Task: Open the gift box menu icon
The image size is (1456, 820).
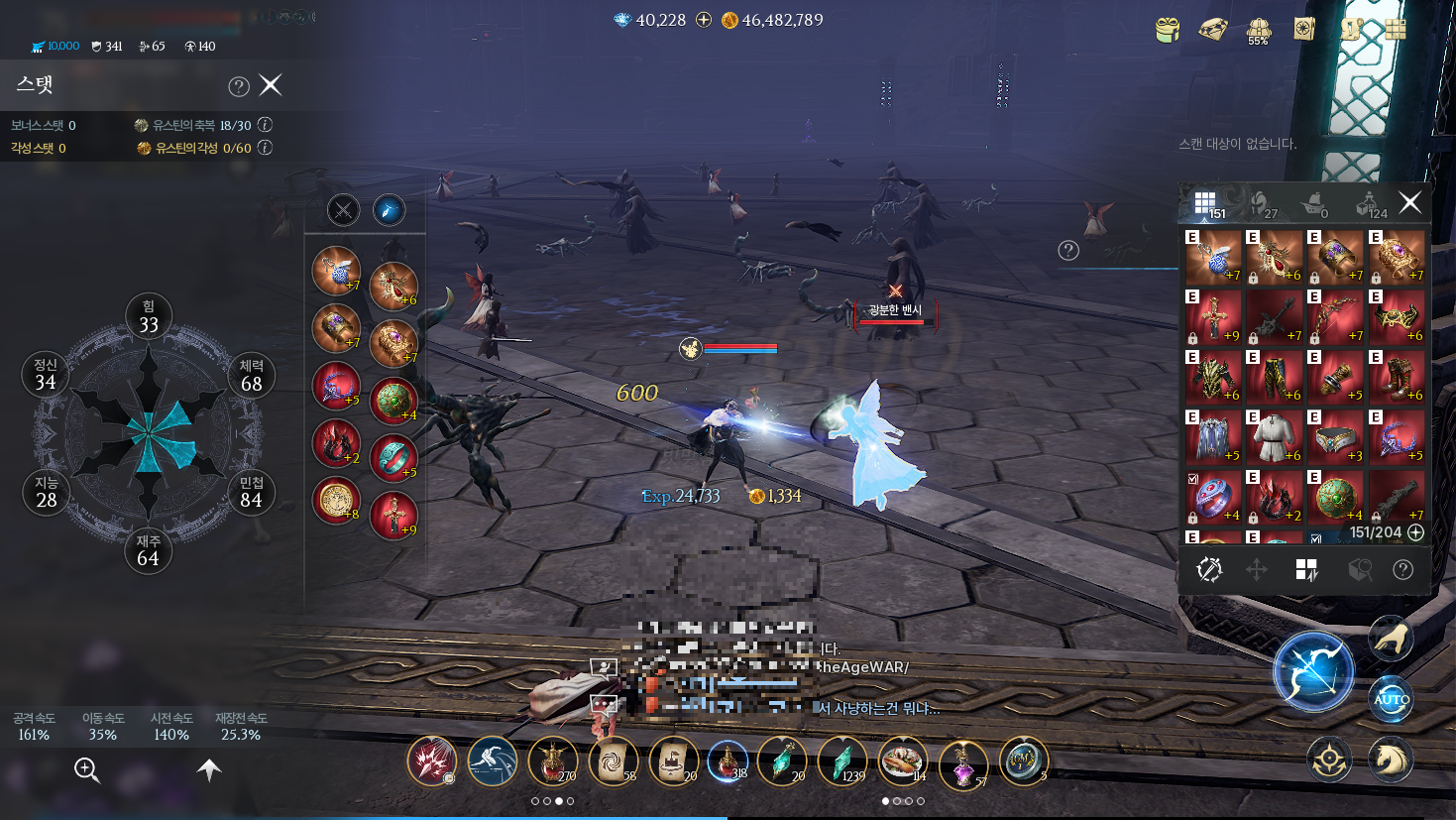Action: click(1168, 30)
